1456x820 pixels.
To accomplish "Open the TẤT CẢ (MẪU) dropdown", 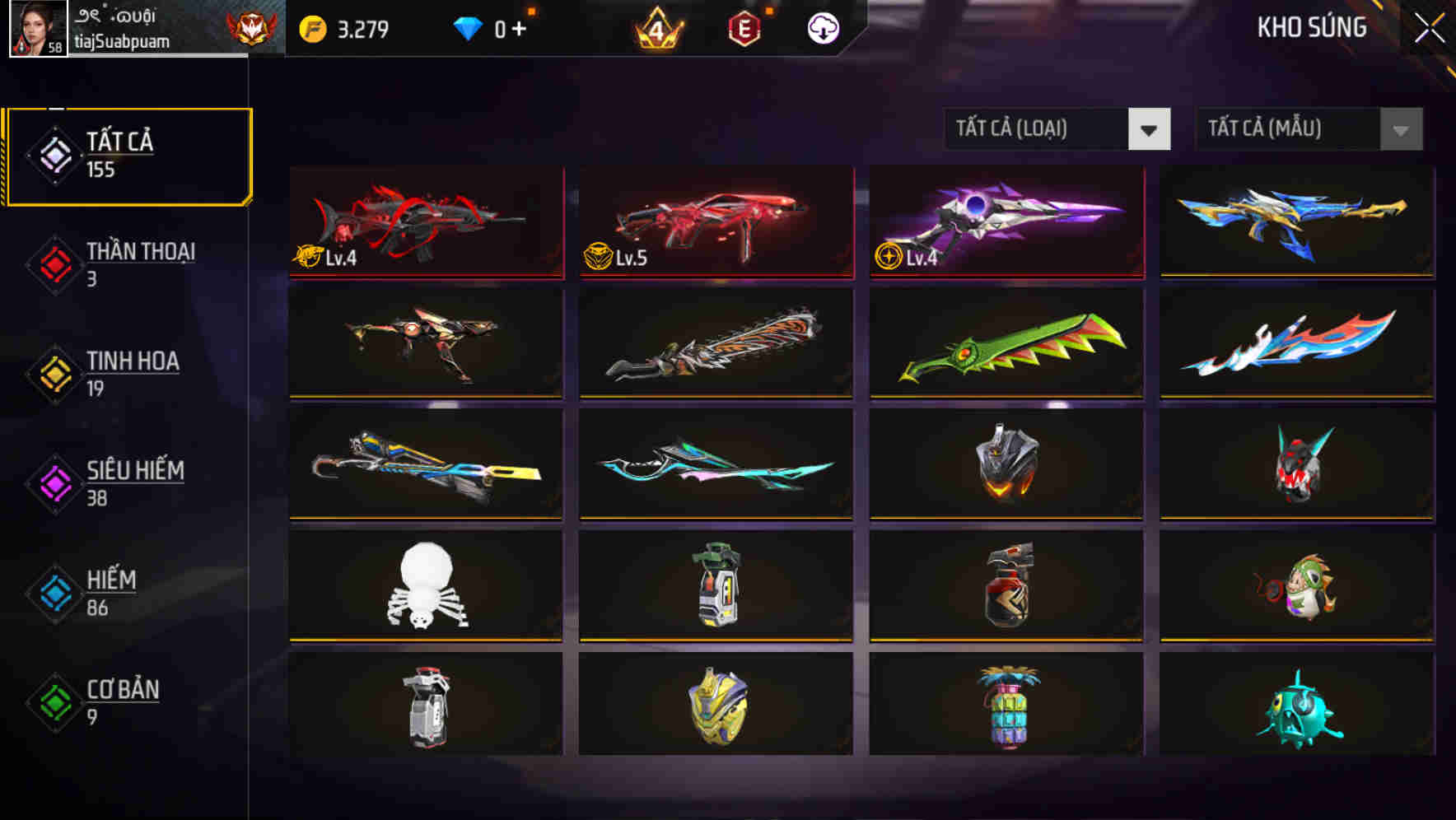I will (1308, 129).
